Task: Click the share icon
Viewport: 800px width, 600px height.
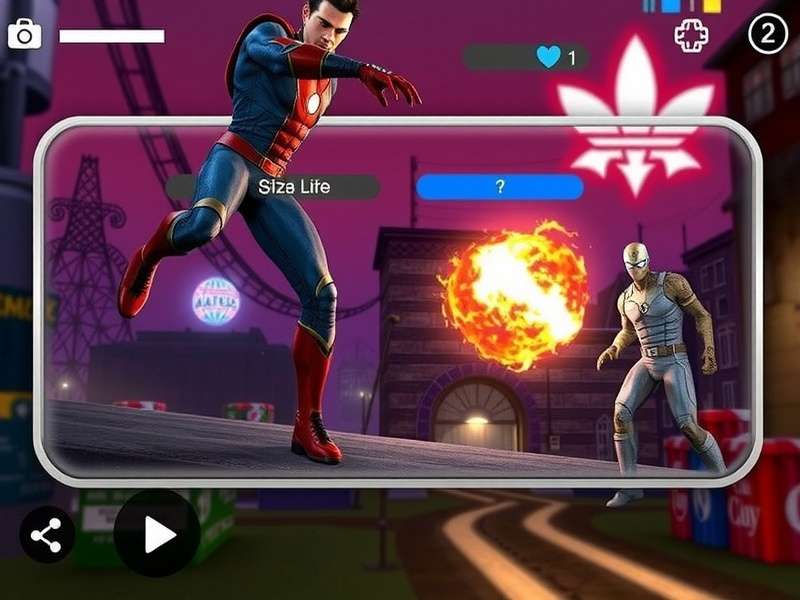Action: pyautogui.click(x=46, y=536)
